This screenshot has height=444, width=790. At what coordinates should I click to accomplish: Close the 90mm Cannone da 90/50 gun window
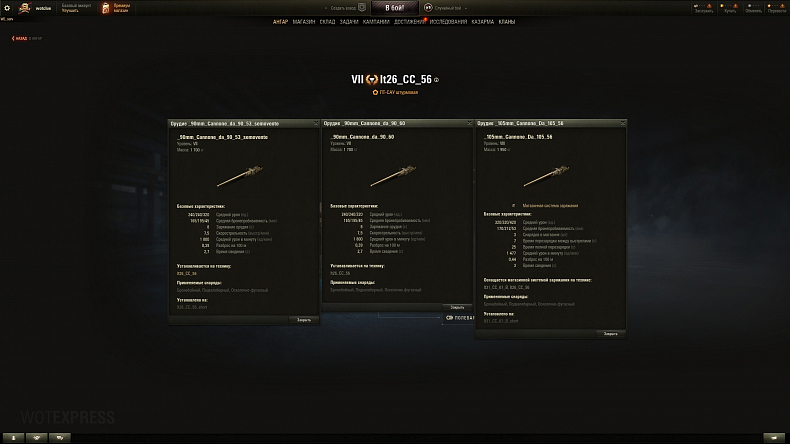click(x=457, y=307)
